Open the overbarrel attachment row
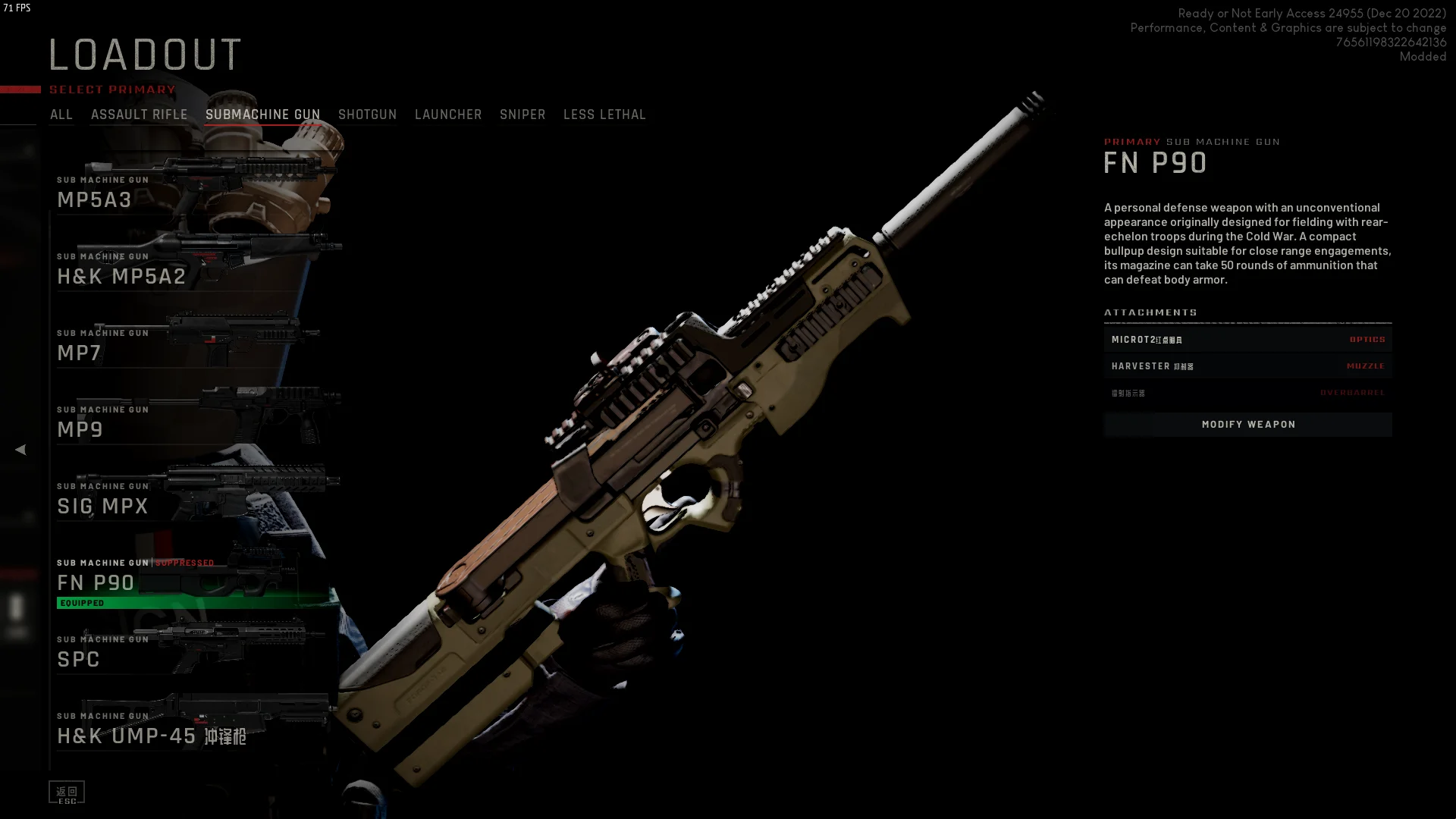The image size is (1456, 819). tap(1247, 393)
